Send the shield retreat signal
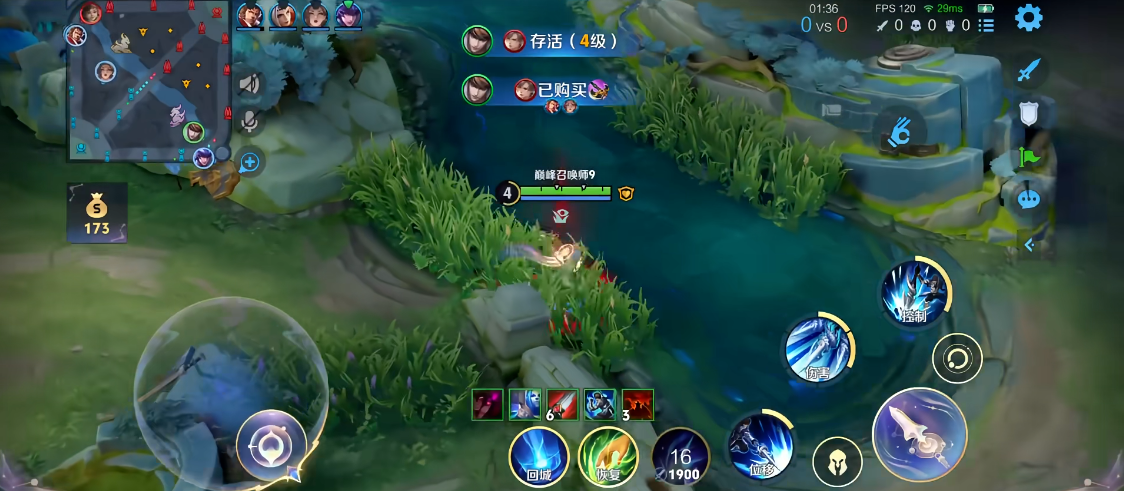Screen dimensions: 1124x491 click(x=1029, y=113)
